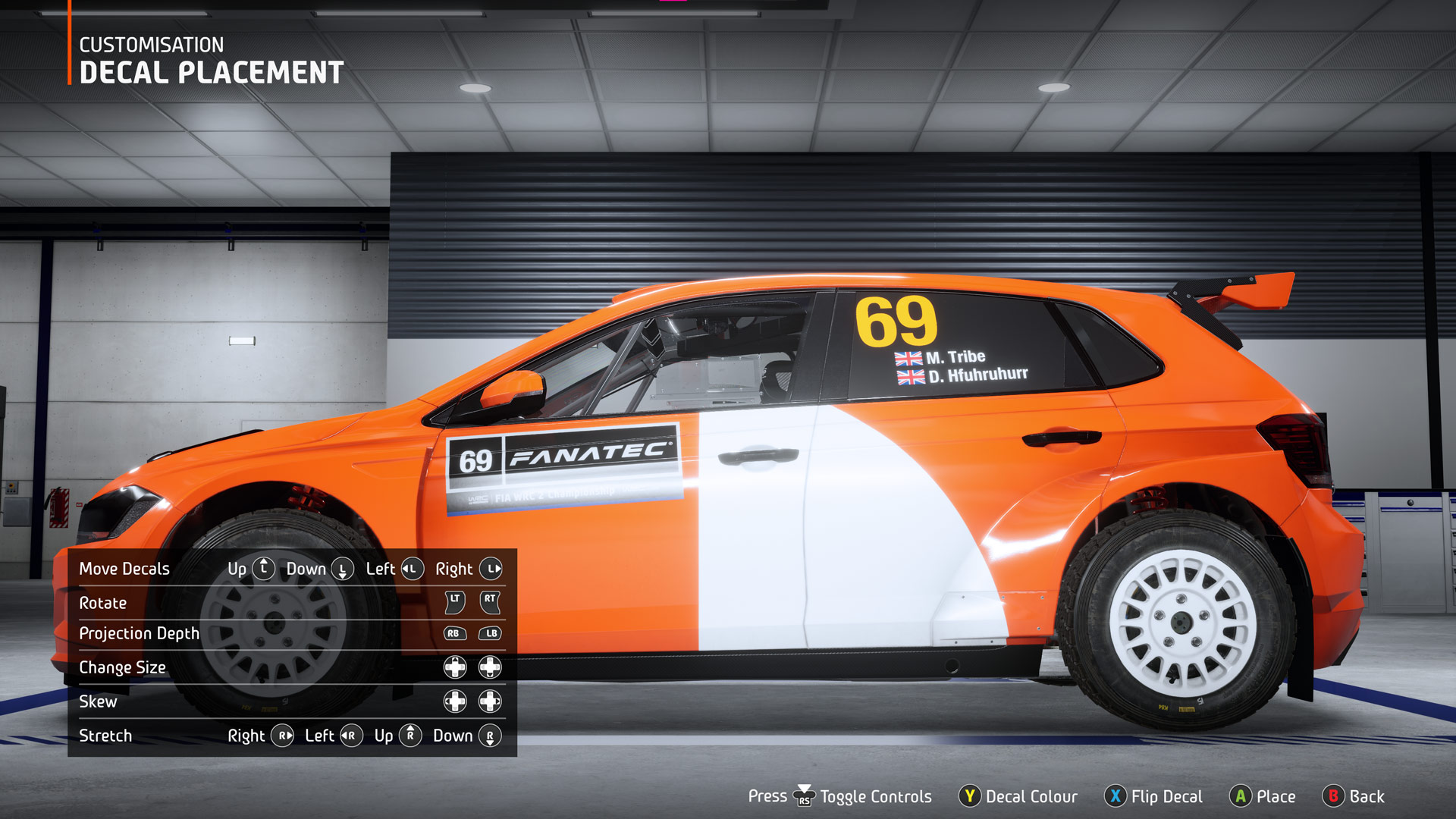This screenshot has height=819, width=1456.
Task: Confirm placement with the Place button
Action: click(1263, 796)
